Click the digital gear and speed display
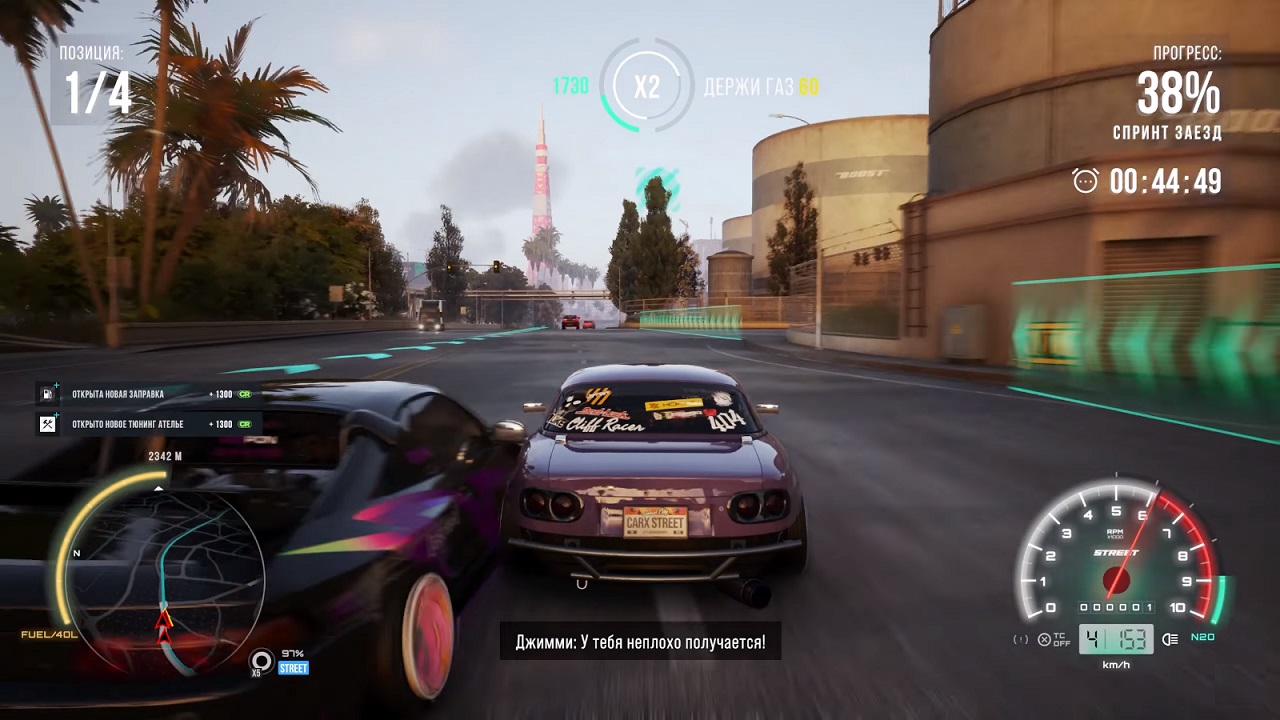Screen dimensions: 1280x720 coord(1118,640)
